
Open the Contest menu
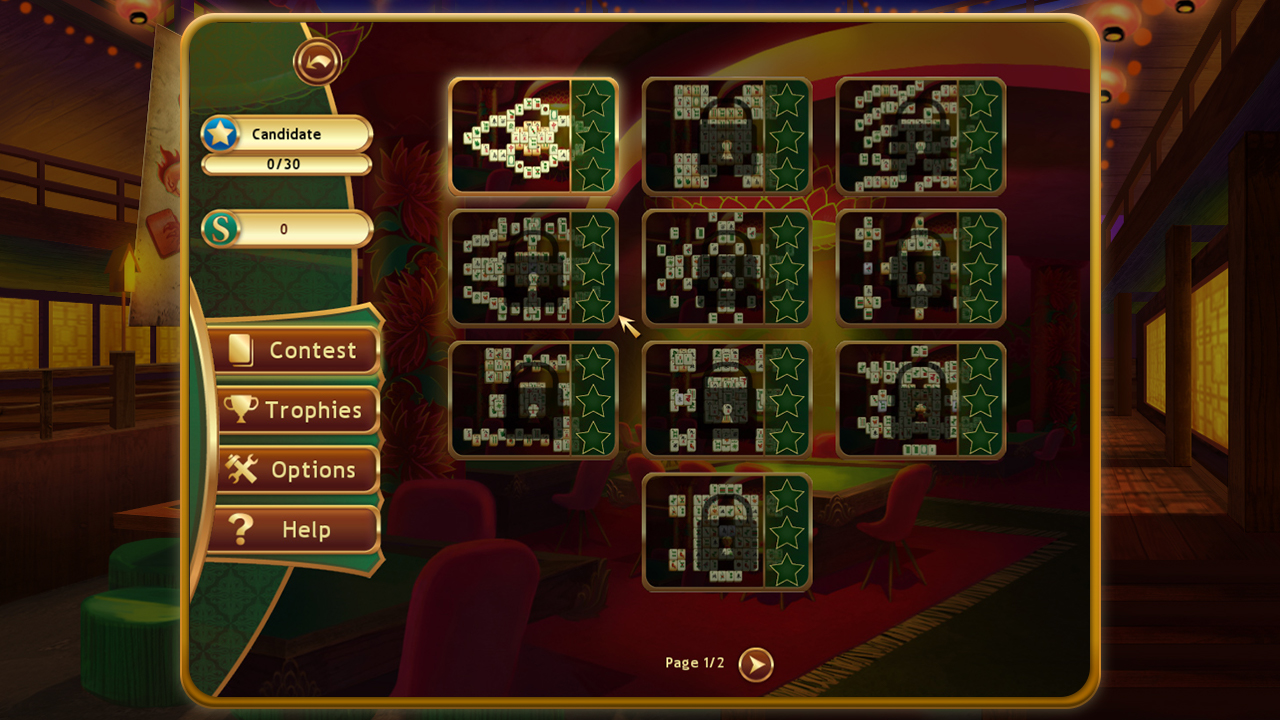(294, 350)
